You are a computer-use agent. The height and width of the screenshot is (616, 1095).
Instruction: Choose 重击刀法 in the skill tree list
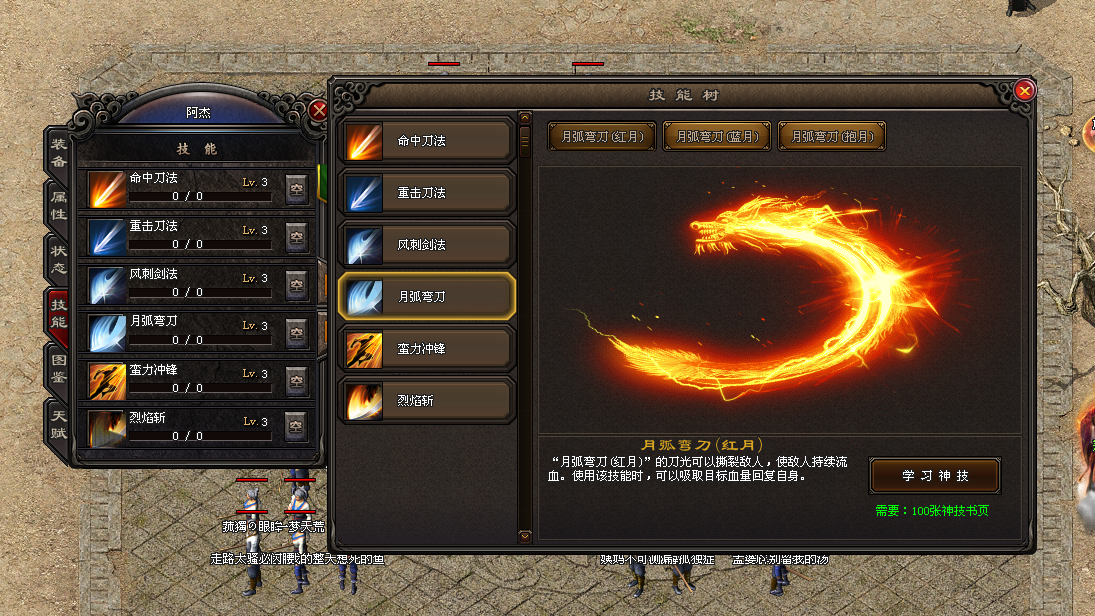428,193
